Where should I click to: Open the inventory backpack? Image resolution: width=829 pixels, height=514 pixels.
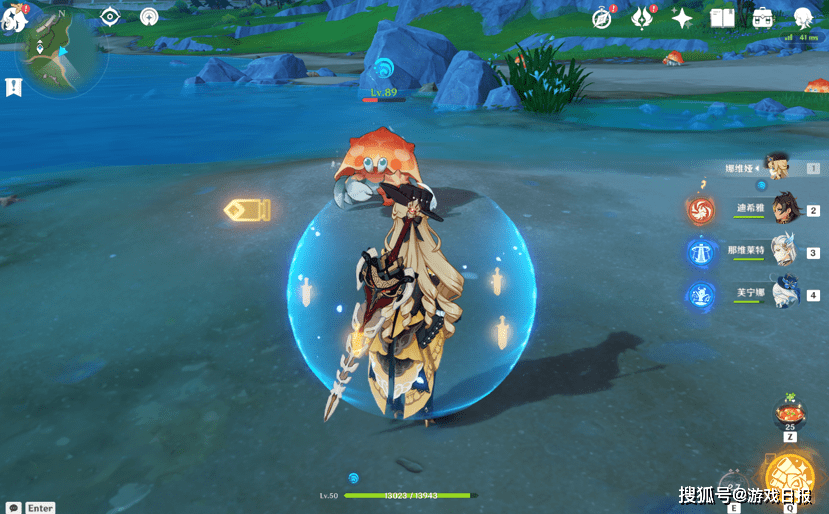762,18
